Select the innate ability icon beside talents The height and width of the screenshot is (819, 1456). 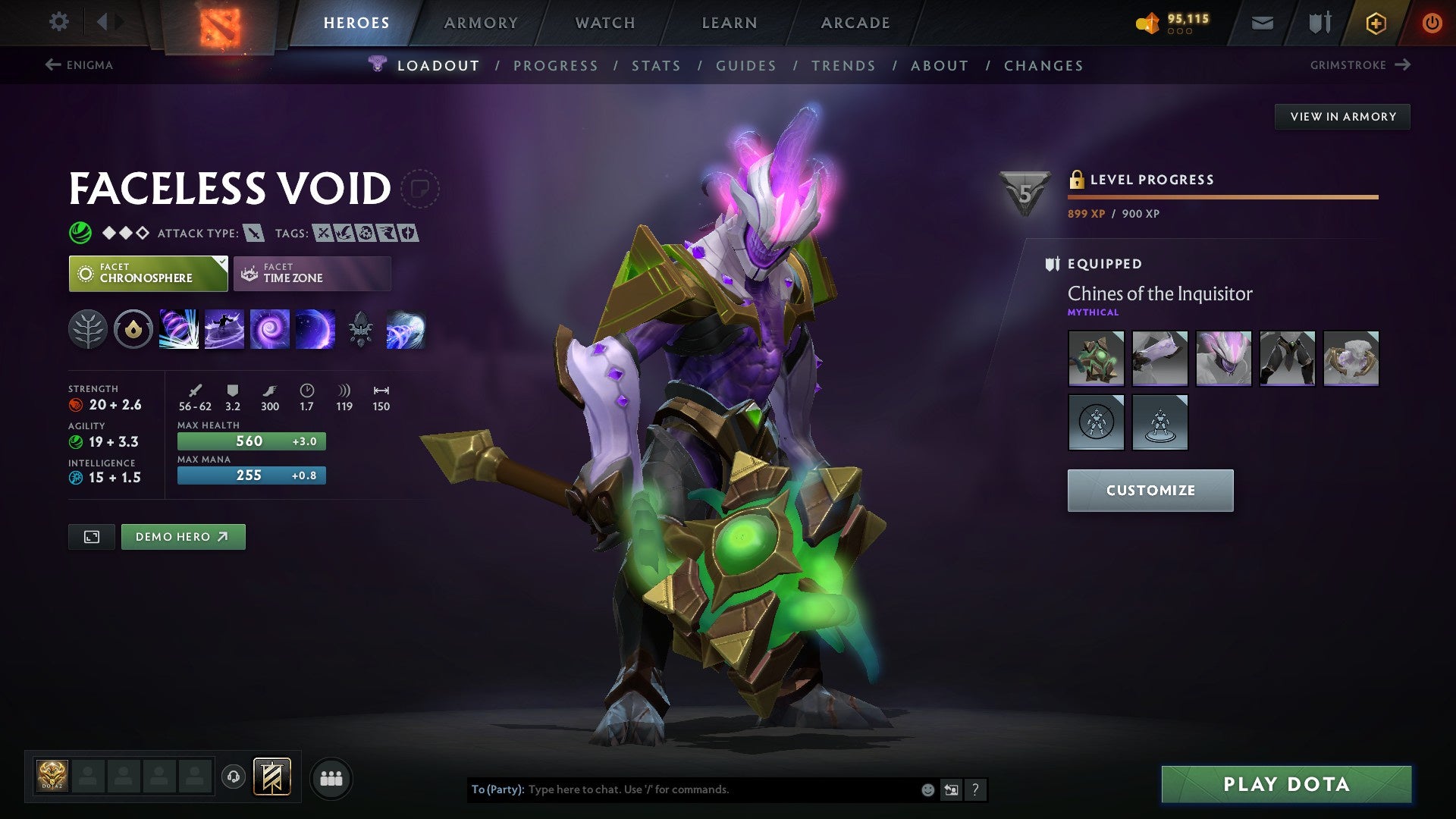pos(133,330)
